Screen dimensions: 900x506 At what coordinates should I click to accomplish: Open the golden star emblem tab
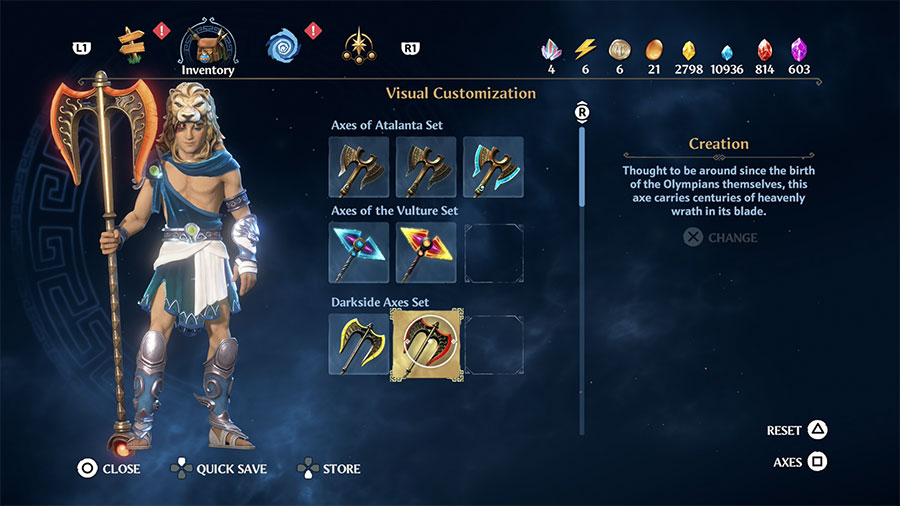coord(356,45)
